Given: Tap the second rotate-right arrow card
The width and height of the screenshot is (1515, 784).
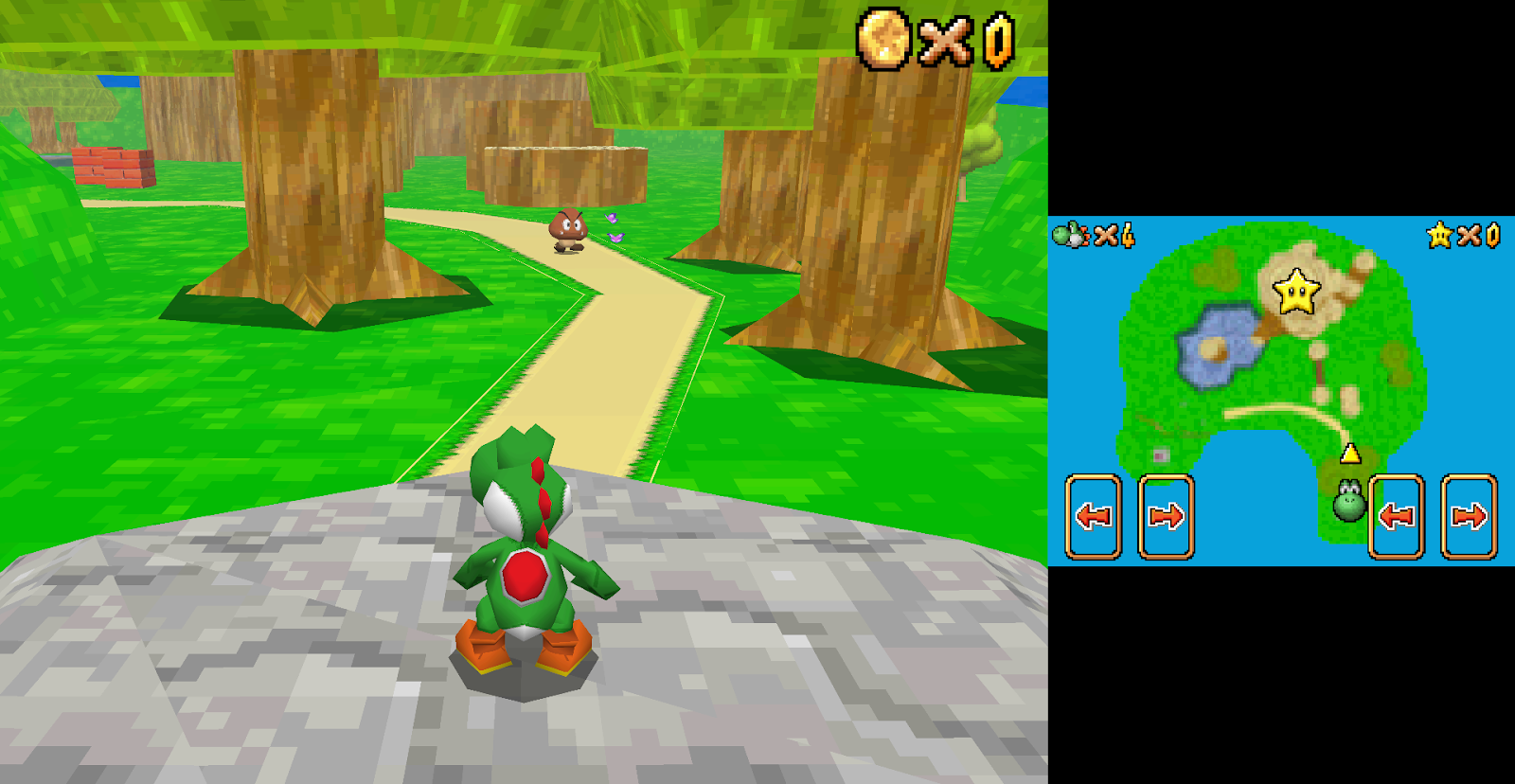Looking at the screenshot, I should coord(1468,515).
